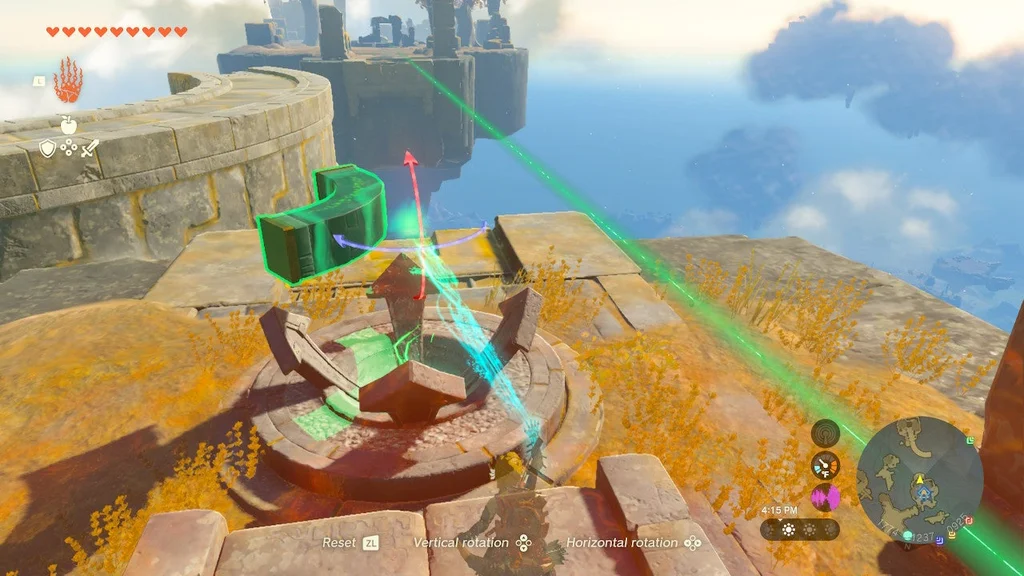Viewport: 1024px width, 576px height.
Task: Choose the shield quick-select icon
Action: tap(47, 148)
